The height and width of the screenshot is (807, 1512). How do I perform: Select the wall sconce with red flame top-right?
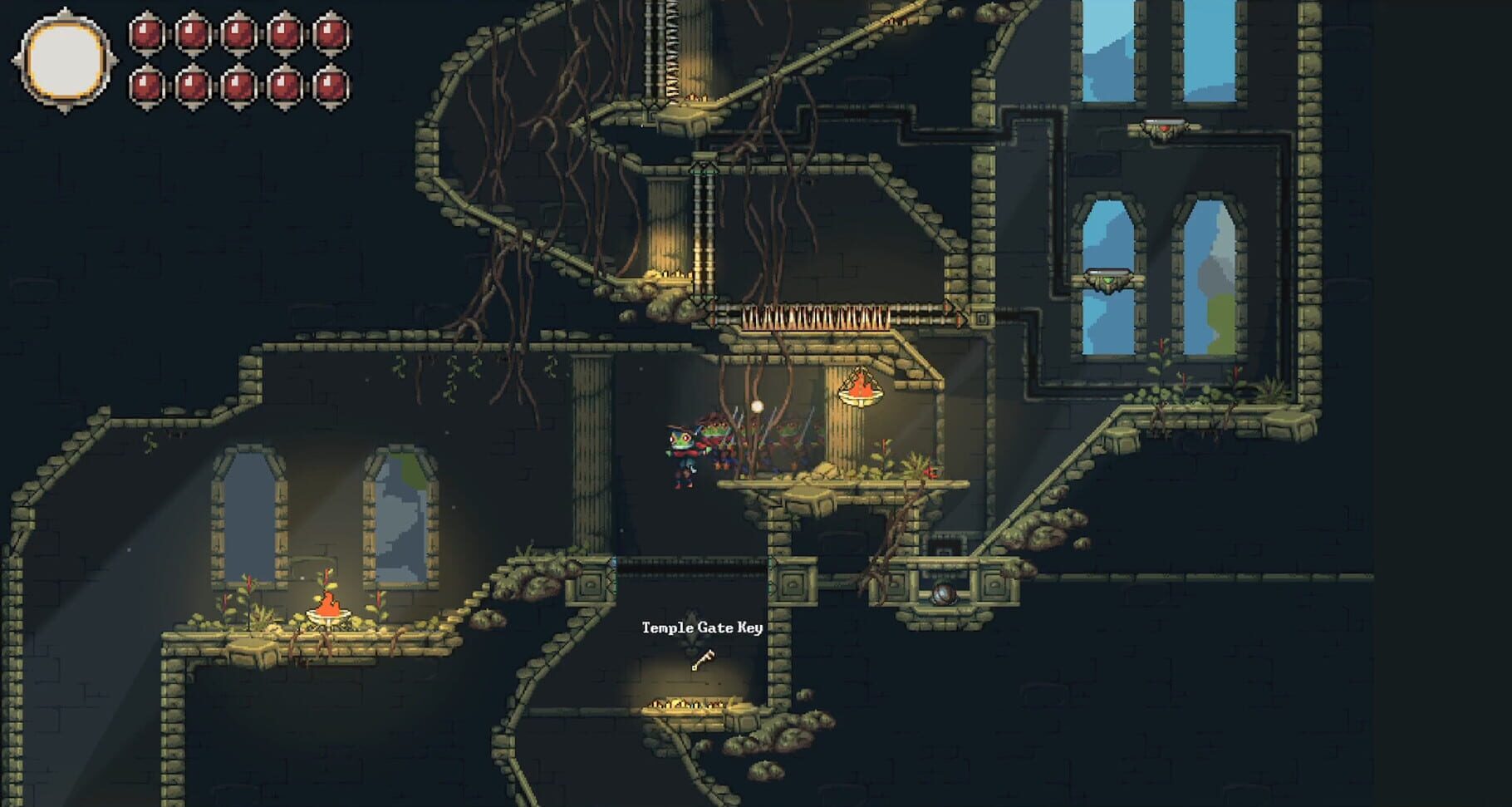click(1165, 126)
